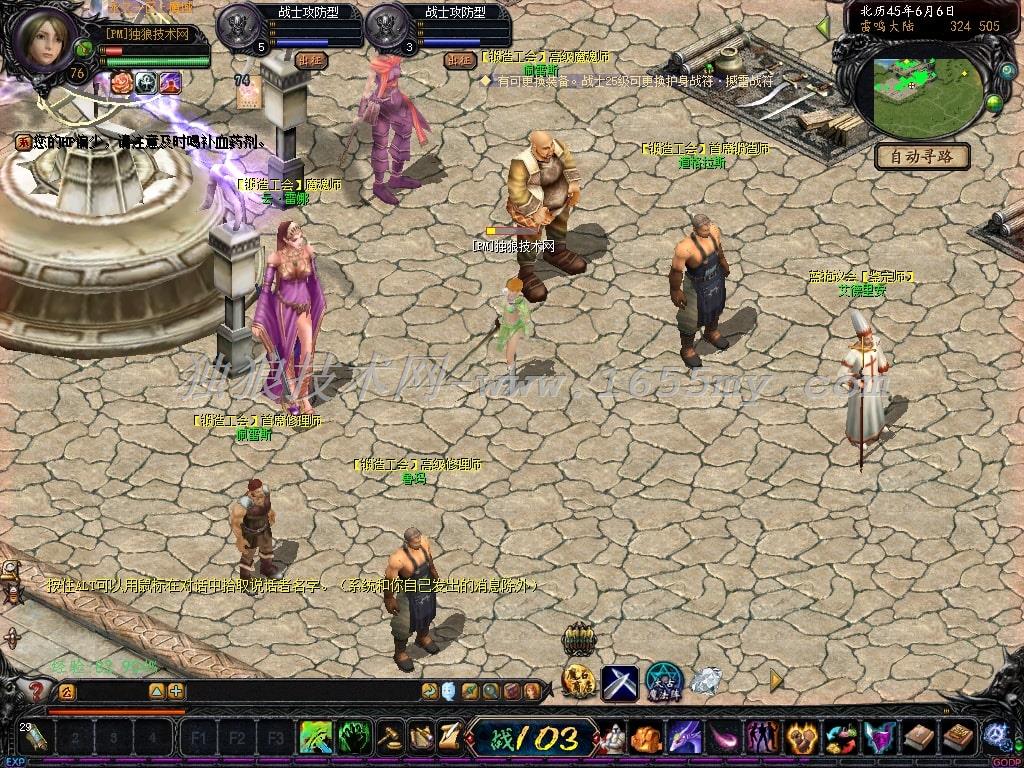Click the diamond gem icon
1024x768 pixels.
coord(707,681)
